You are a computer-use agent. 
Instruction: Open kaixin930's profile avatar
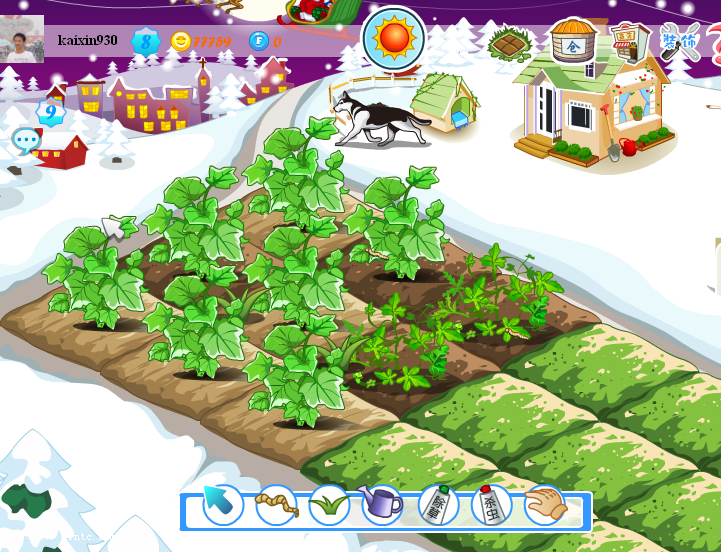pyautogui.click(x=21, y=40)
